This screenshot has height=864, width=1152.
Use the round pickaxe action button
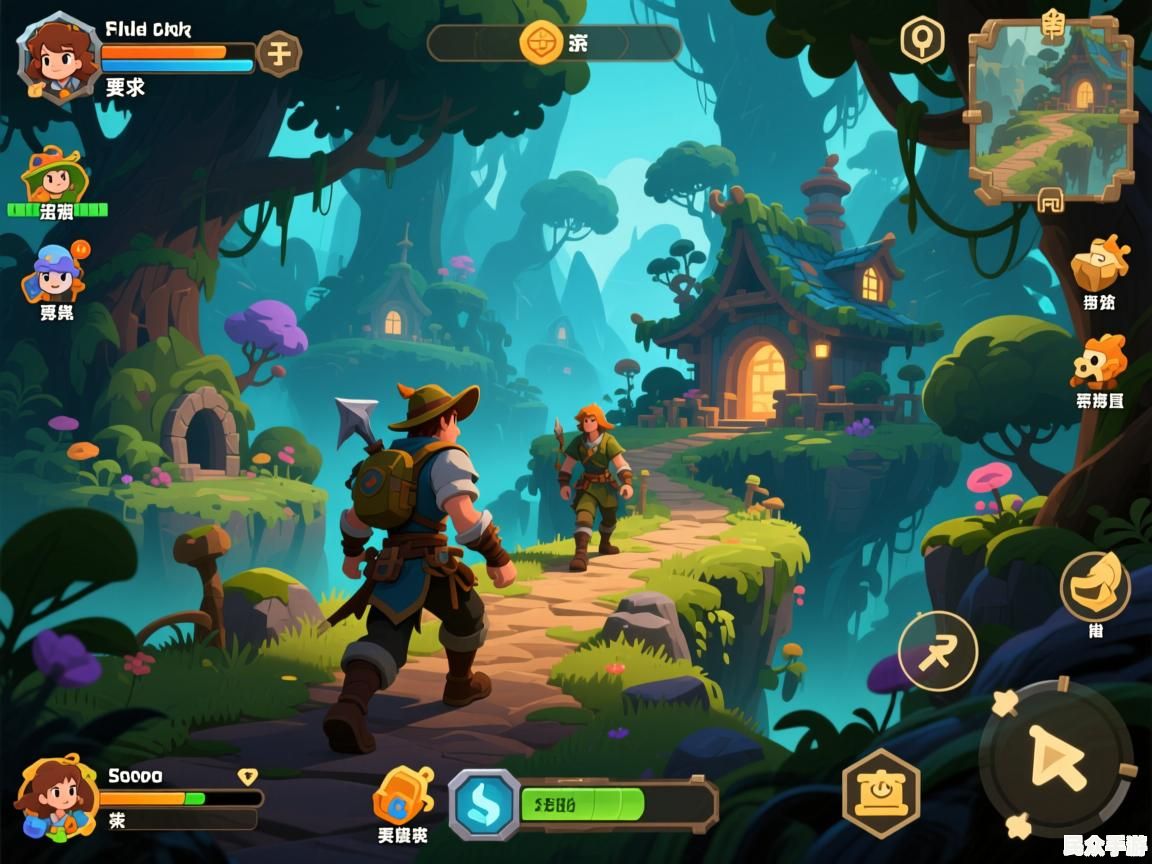[x=937, y=651]
